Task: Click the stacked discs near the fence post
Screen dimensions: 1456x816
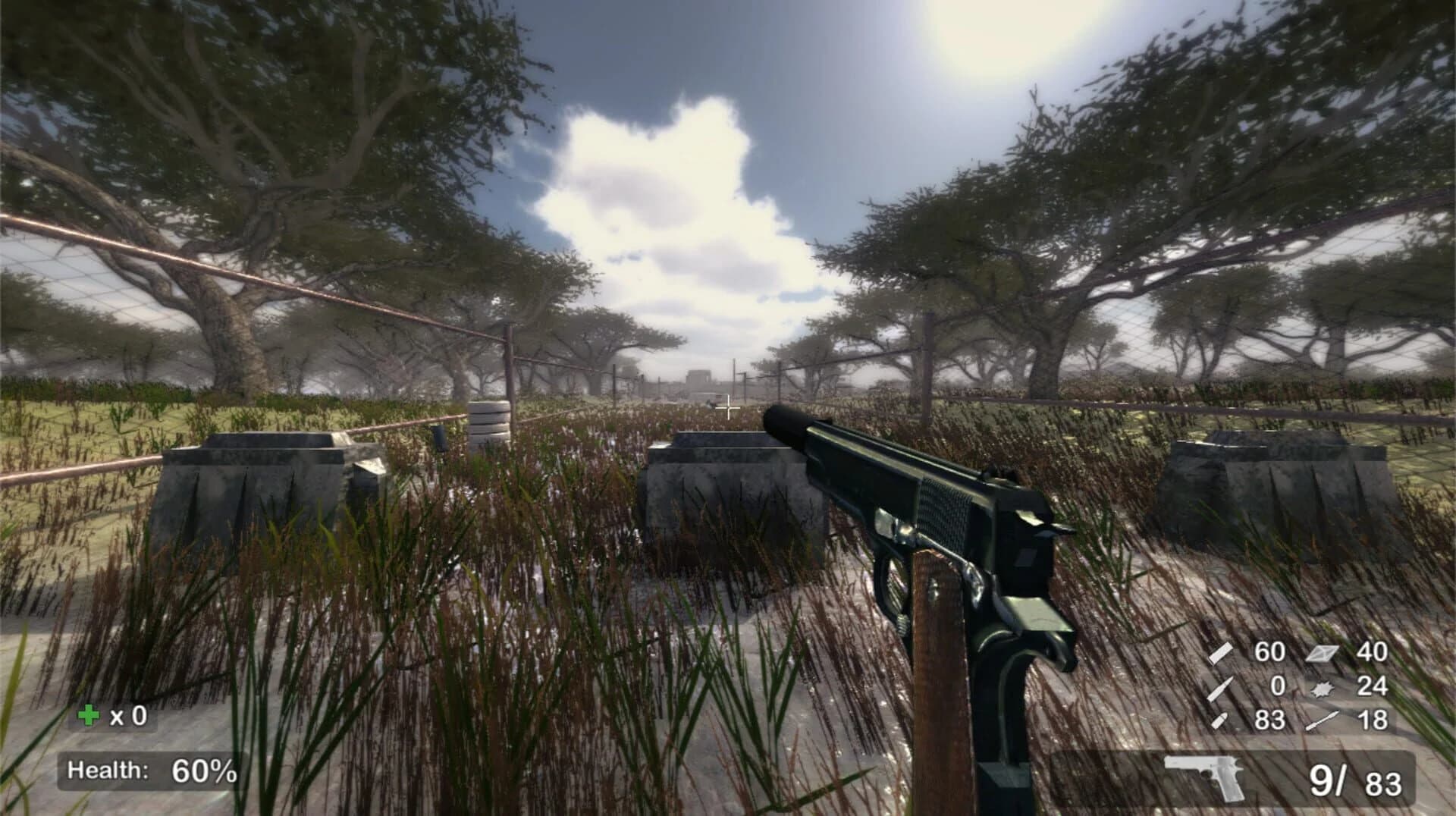Action: [x=489, y=421]
